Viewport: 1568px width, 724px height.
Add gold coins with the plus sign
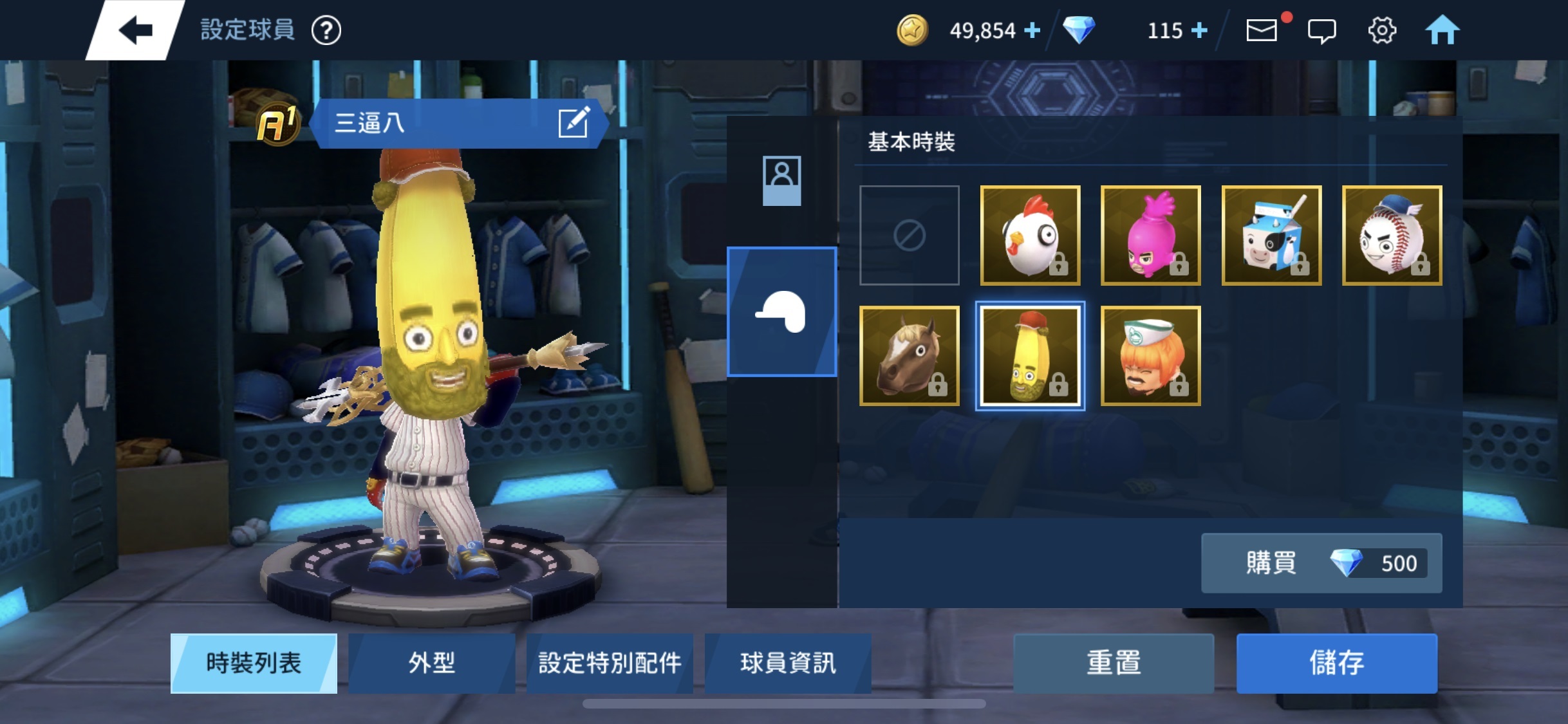point(1034,30)
